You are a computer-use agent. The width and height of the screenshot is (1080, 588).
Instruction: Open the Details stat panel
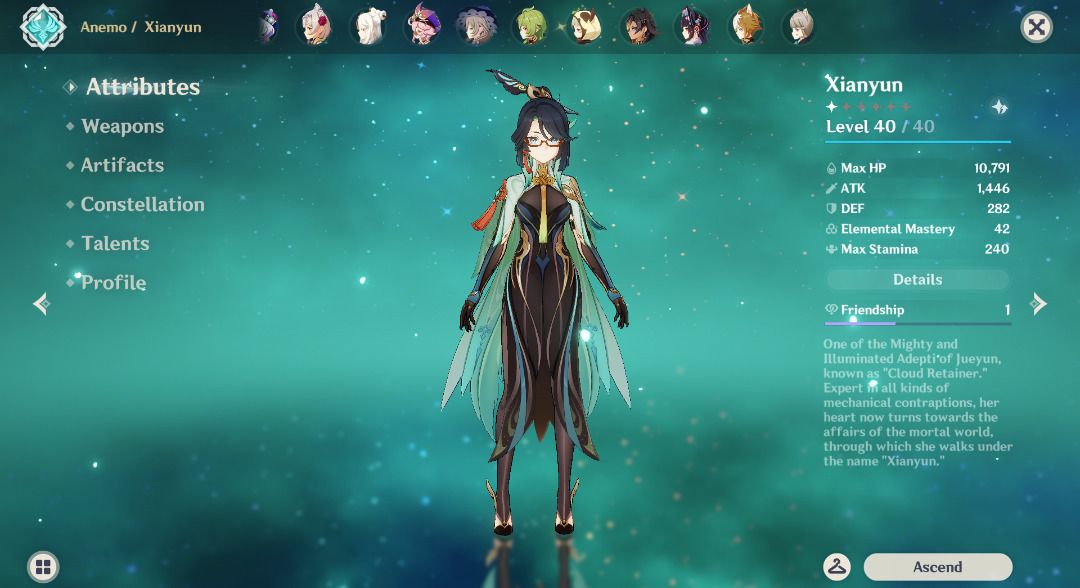917,280
